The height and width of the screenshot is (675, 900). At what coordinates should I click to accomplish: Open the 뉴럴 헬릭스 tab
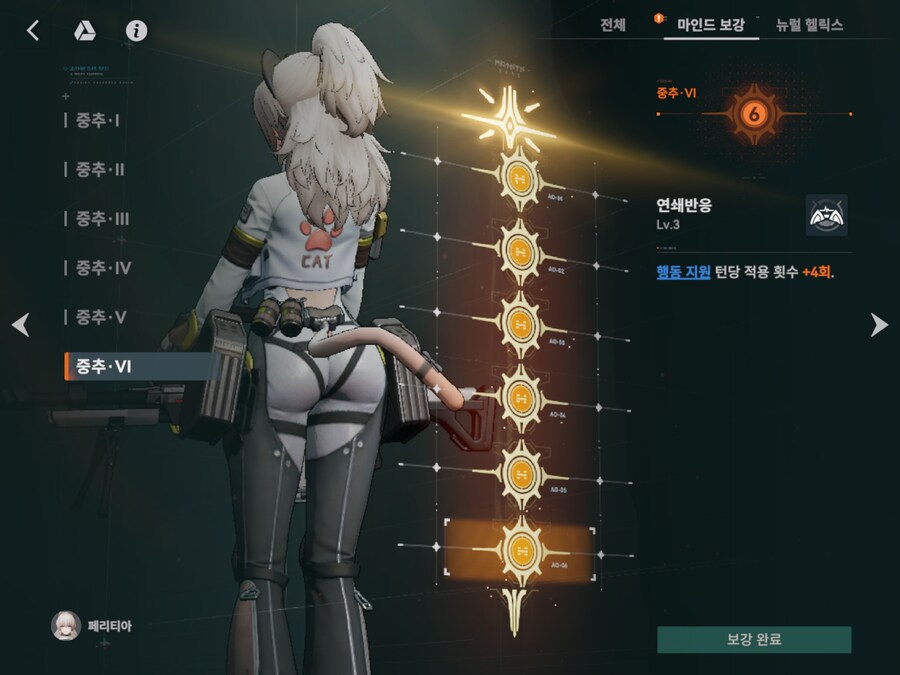pos(809,25)
